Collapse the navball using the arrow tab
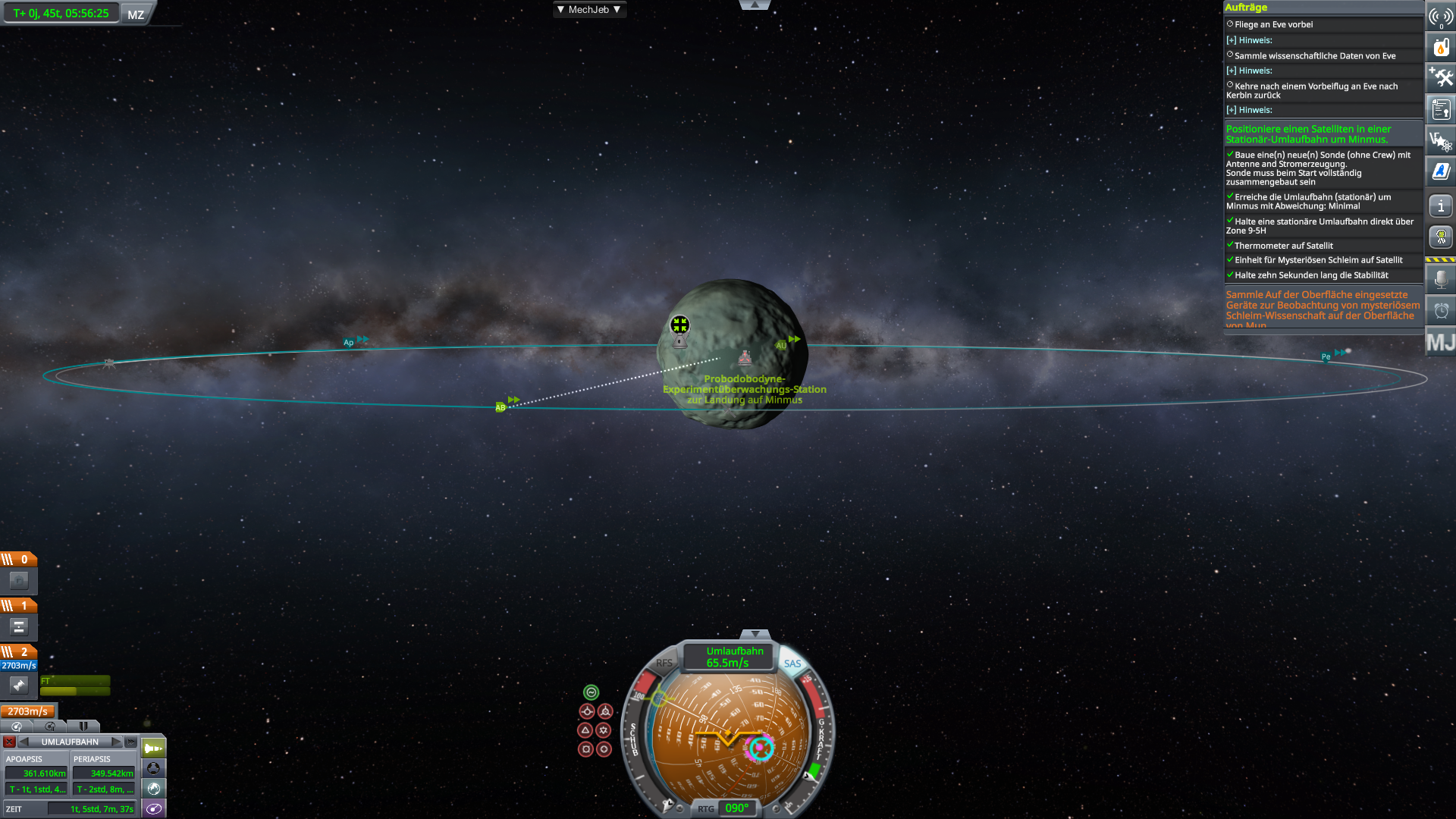 click(x=755, y=634)
